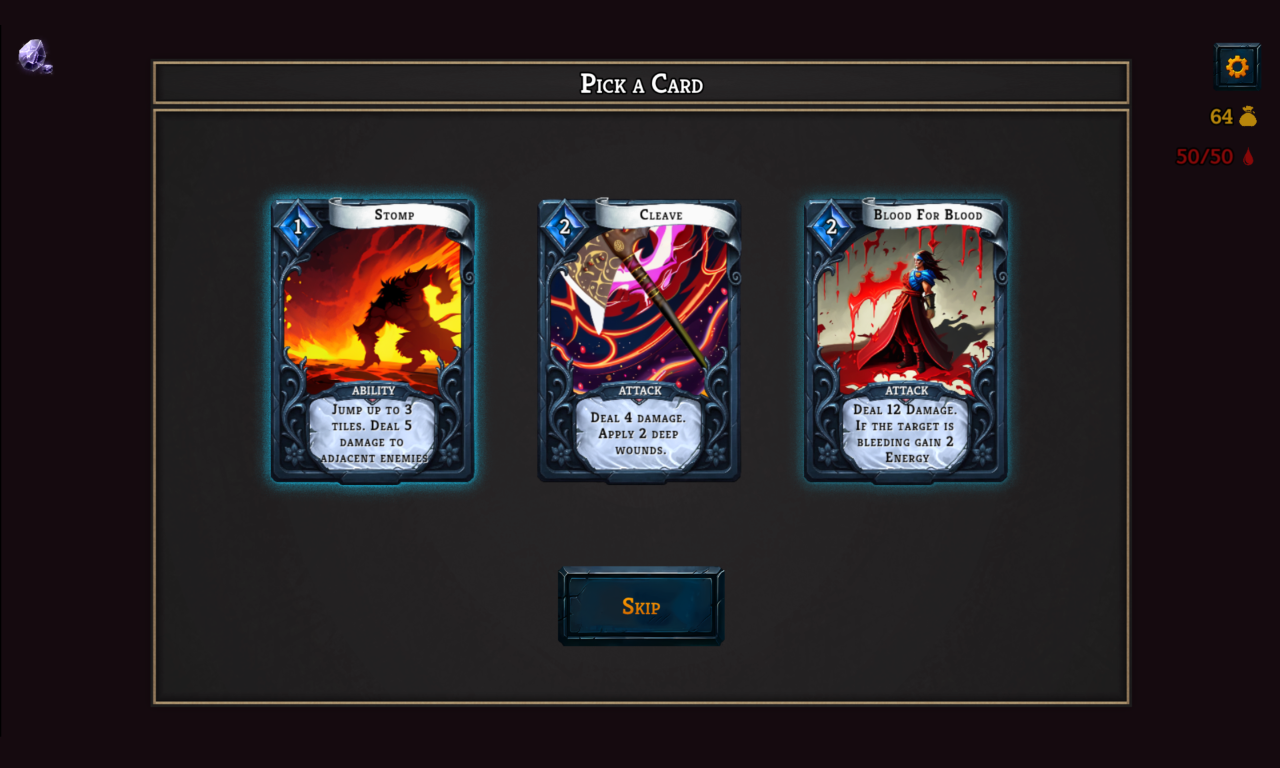
Task: Select the Blood For Blood card
Action: (x=906, y=340)
